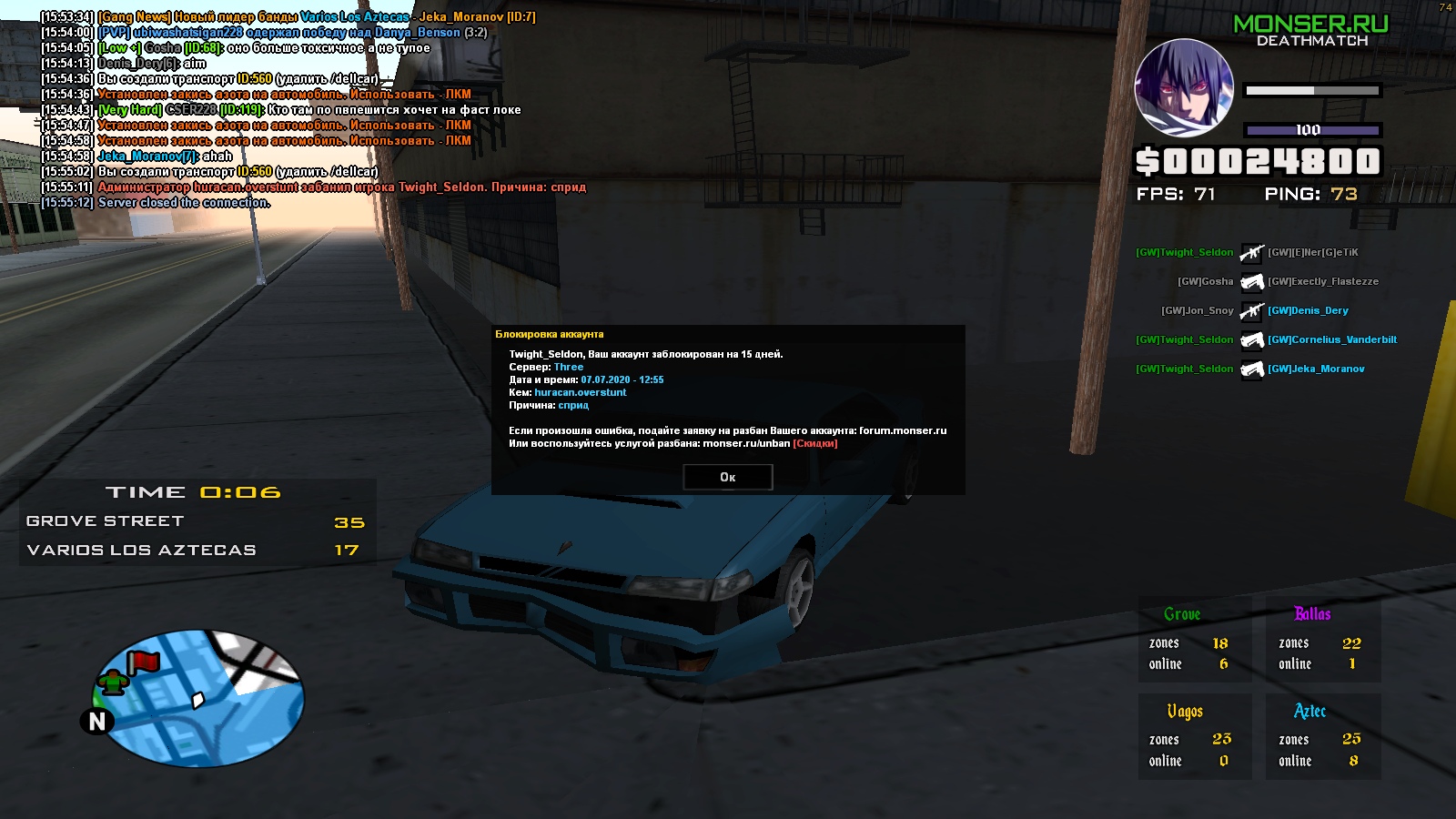Click the red Скидки discount link
Image resolution: width=1456 pixels, height=819 pixels.
(814, 443)
